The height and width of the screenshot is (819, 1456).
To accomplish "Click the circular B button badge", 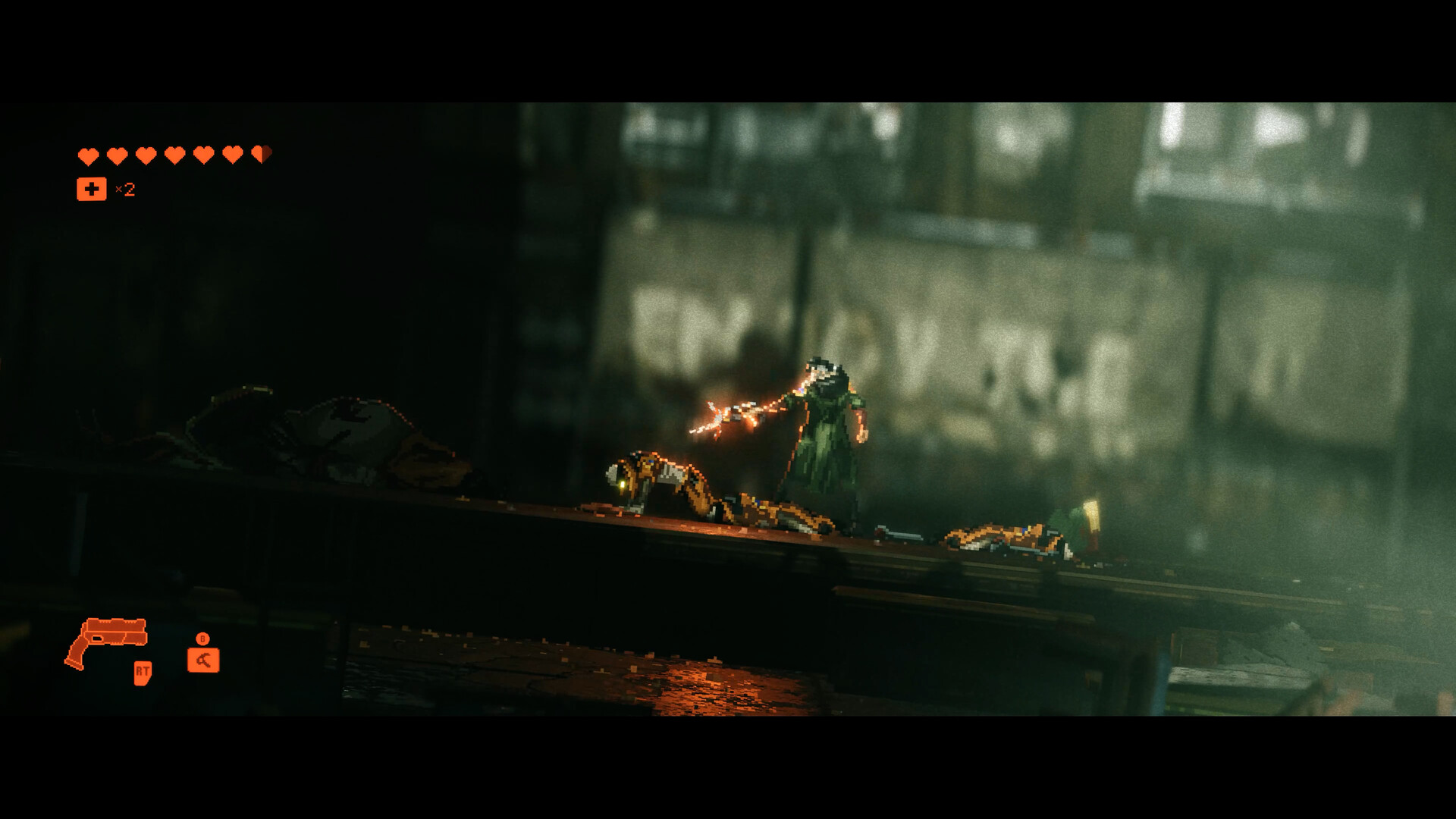I will (x=202, y=639).
